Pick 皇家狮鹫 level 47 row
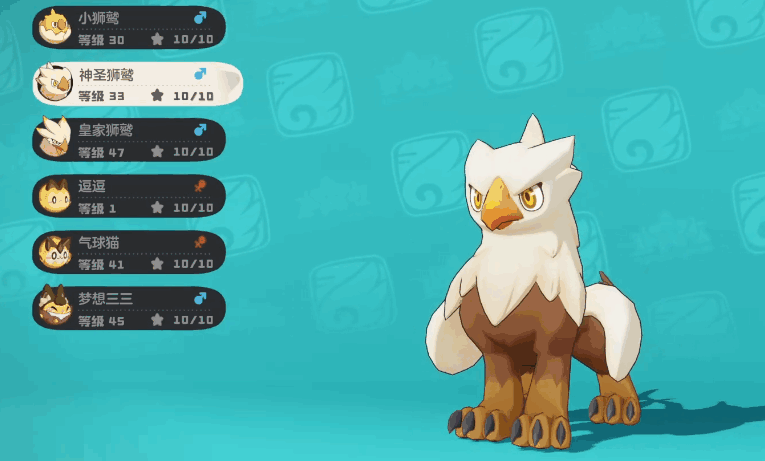The width and height of the screenshot is (765, 461). pyautogui.click(x=130, y=140)
